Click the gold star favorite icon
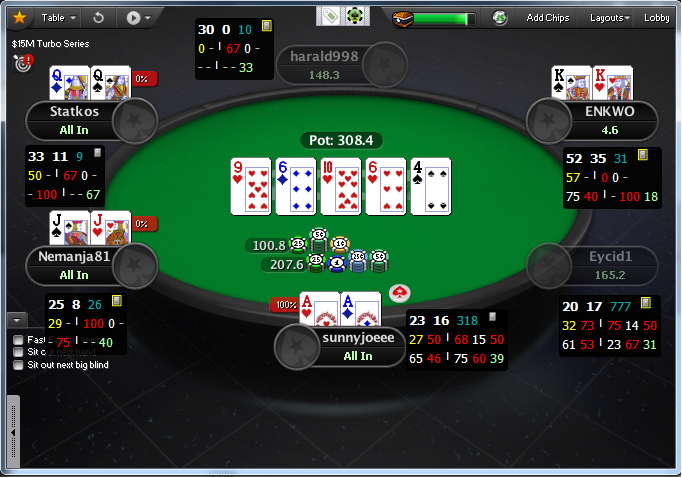The height and width of the screenshot is (477, 682). point(19,17)
